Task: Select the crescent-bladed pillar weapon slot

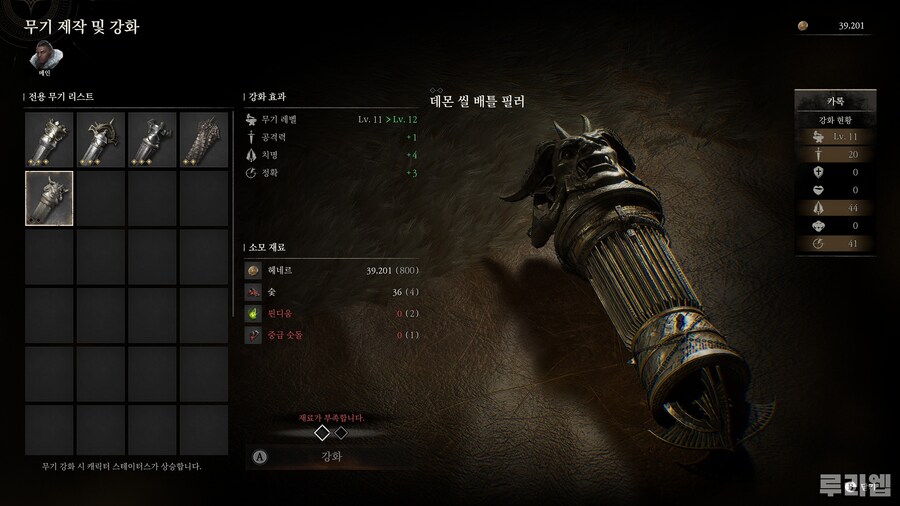Action: click(x=101, y=139)
